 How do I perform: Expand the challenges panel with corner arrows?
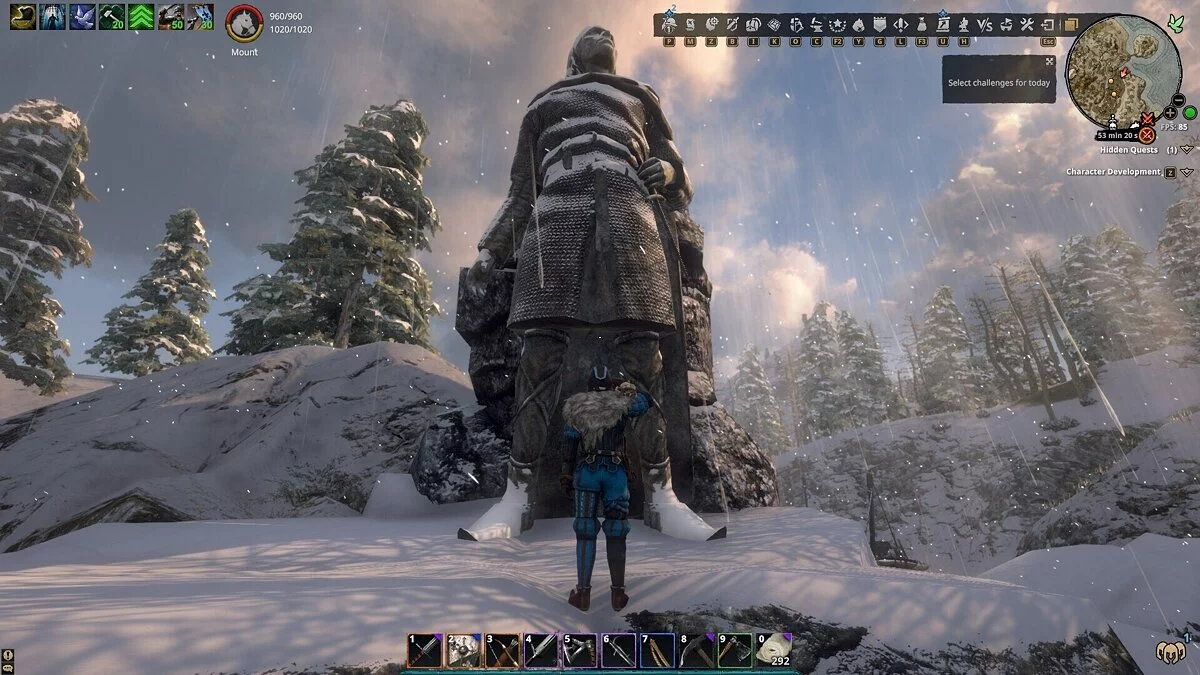[x=1049, y=61]
